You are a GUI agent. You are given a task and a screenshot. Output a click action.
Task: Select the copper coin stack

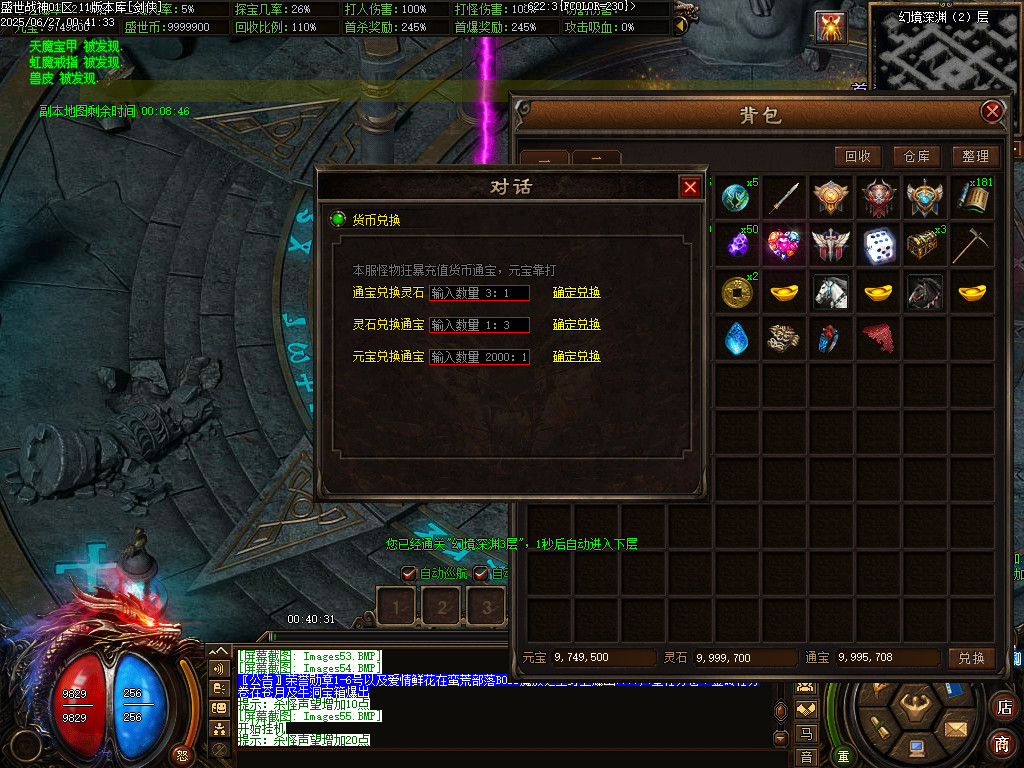point(737,292)
